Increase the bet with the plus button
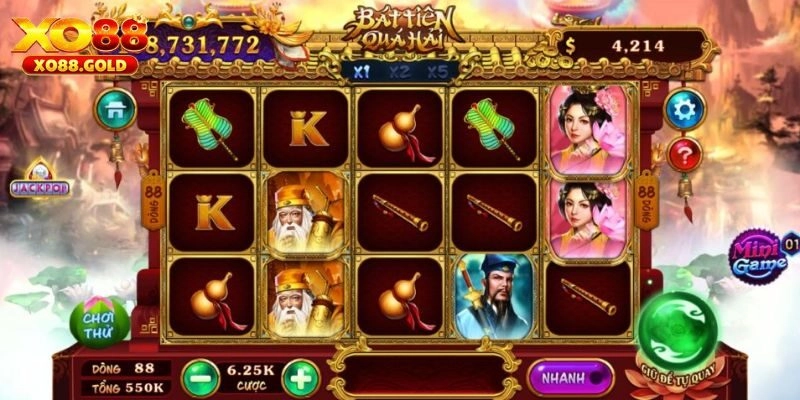 [x=300, y=378]
